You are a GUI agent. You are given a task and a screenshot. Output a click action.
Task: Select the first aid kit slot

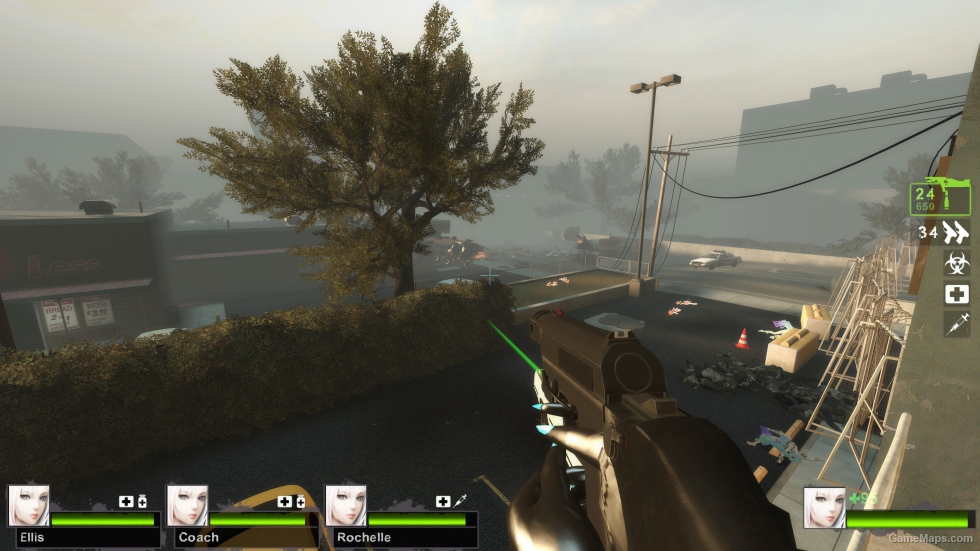[957, 294]
